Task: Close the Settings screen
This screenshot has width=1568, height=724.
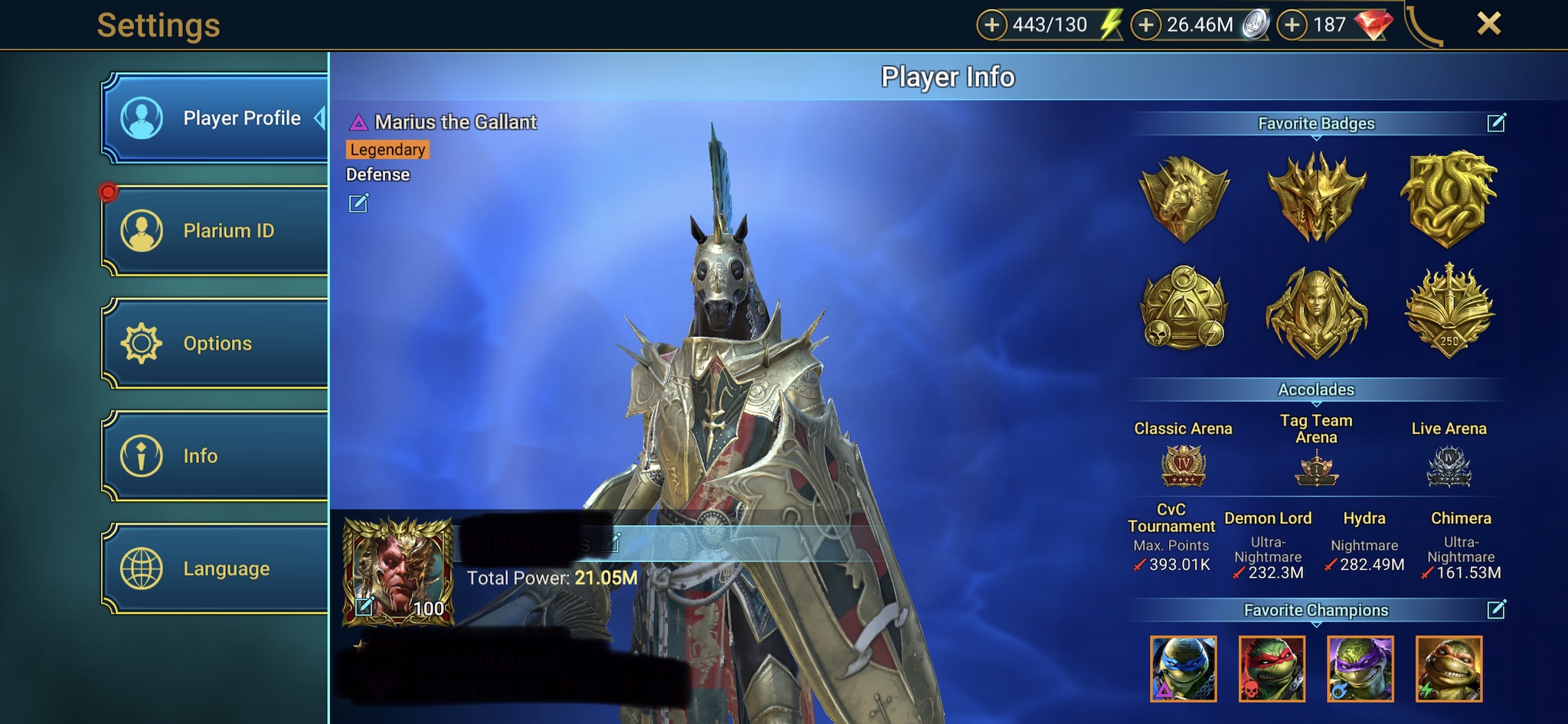Action: (1488, 24)
